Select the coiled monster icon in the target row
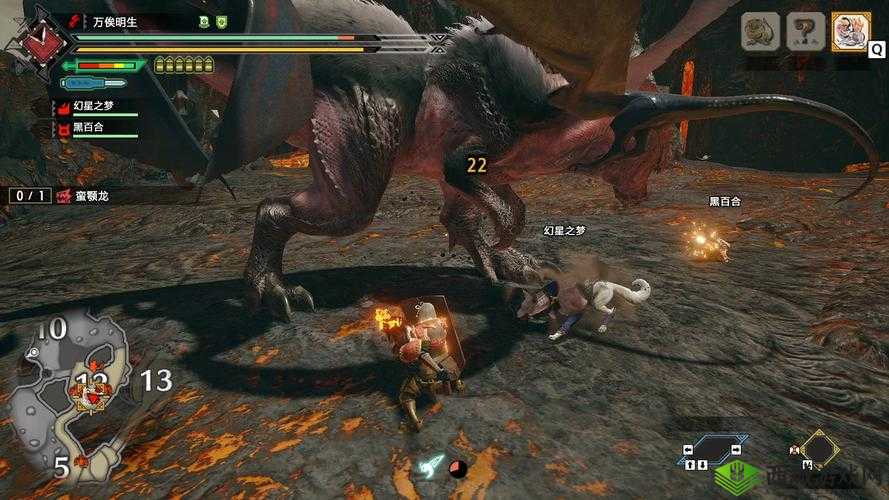This screenshot has height=500, width=889. 760,32
